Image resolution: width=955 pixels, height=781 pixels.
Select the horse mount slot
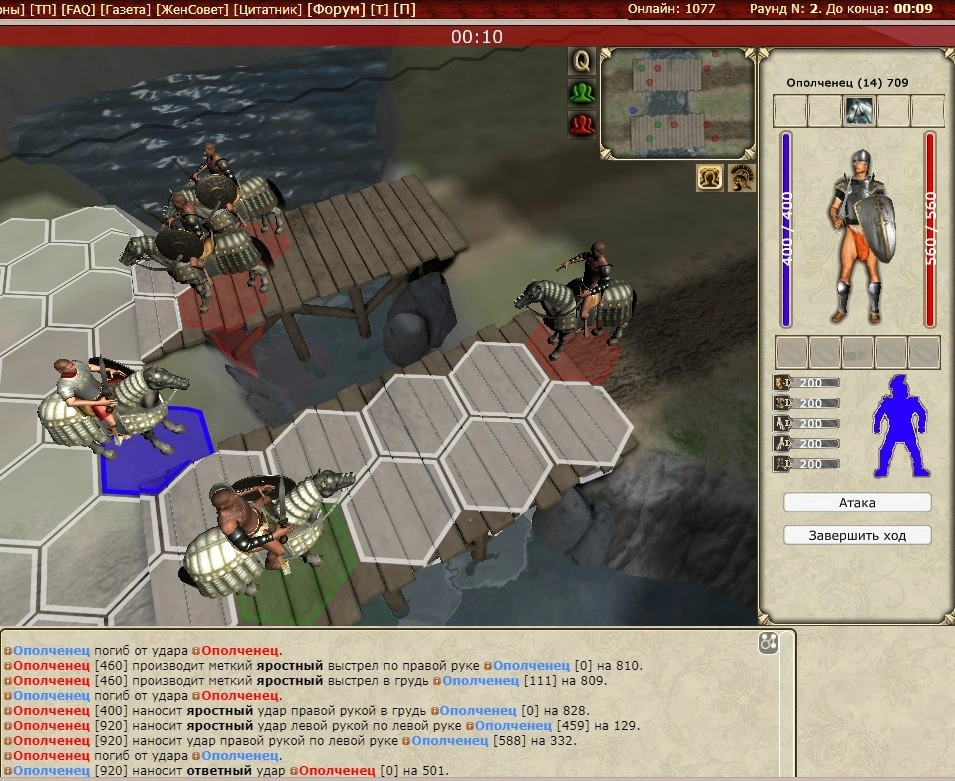tap(858, 111)
